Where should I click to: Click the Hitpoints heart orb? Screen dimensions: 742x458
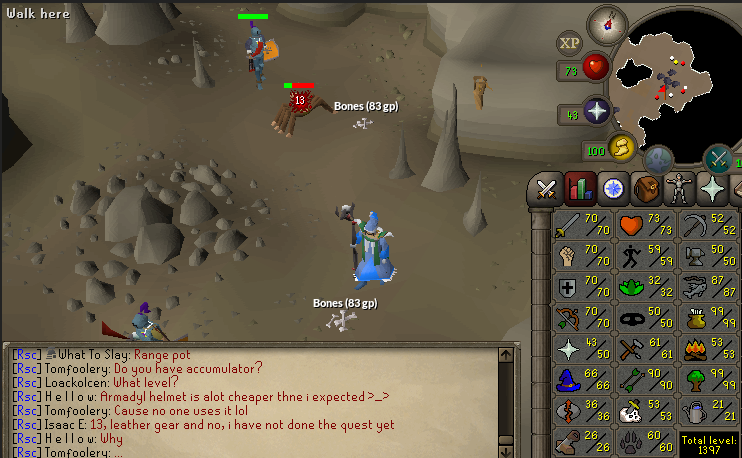(x=597, y=68)
